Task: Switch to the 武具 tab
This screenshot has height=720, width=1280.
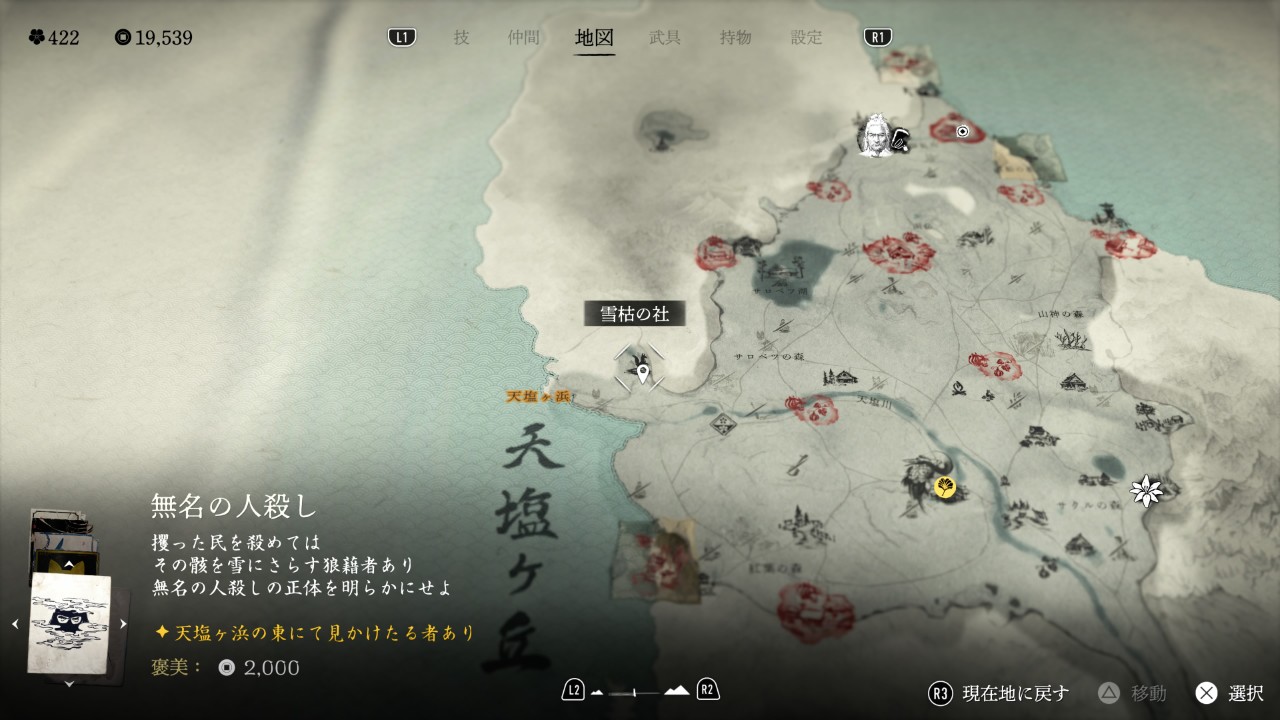Action: [x=665, y=38]
